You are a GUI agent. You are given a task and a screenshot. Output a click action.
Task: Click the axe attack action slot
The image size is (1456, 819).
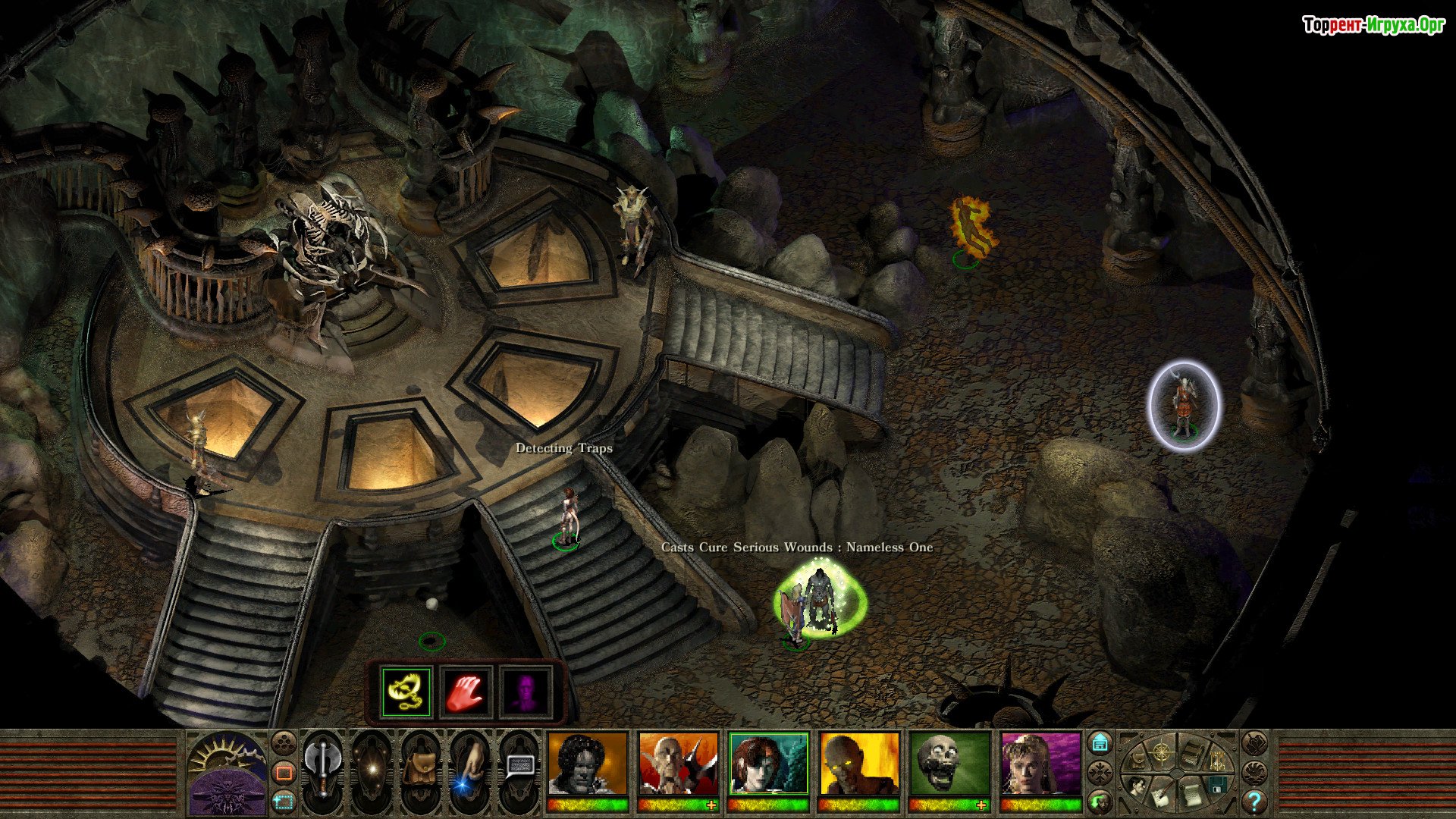tap(323, 768)
